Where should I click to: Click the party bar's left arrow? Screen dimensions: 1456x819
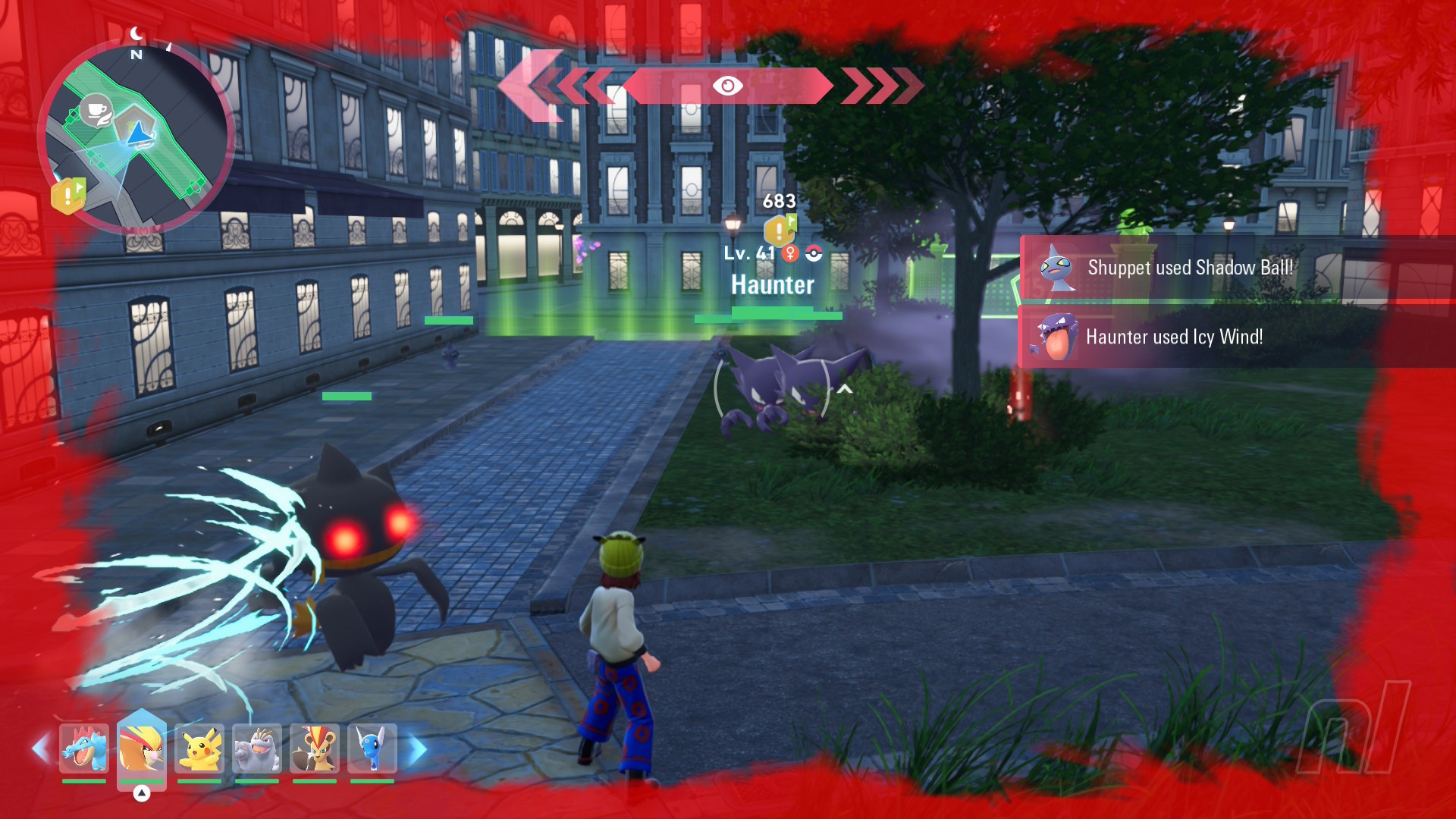tap(40, 749)
